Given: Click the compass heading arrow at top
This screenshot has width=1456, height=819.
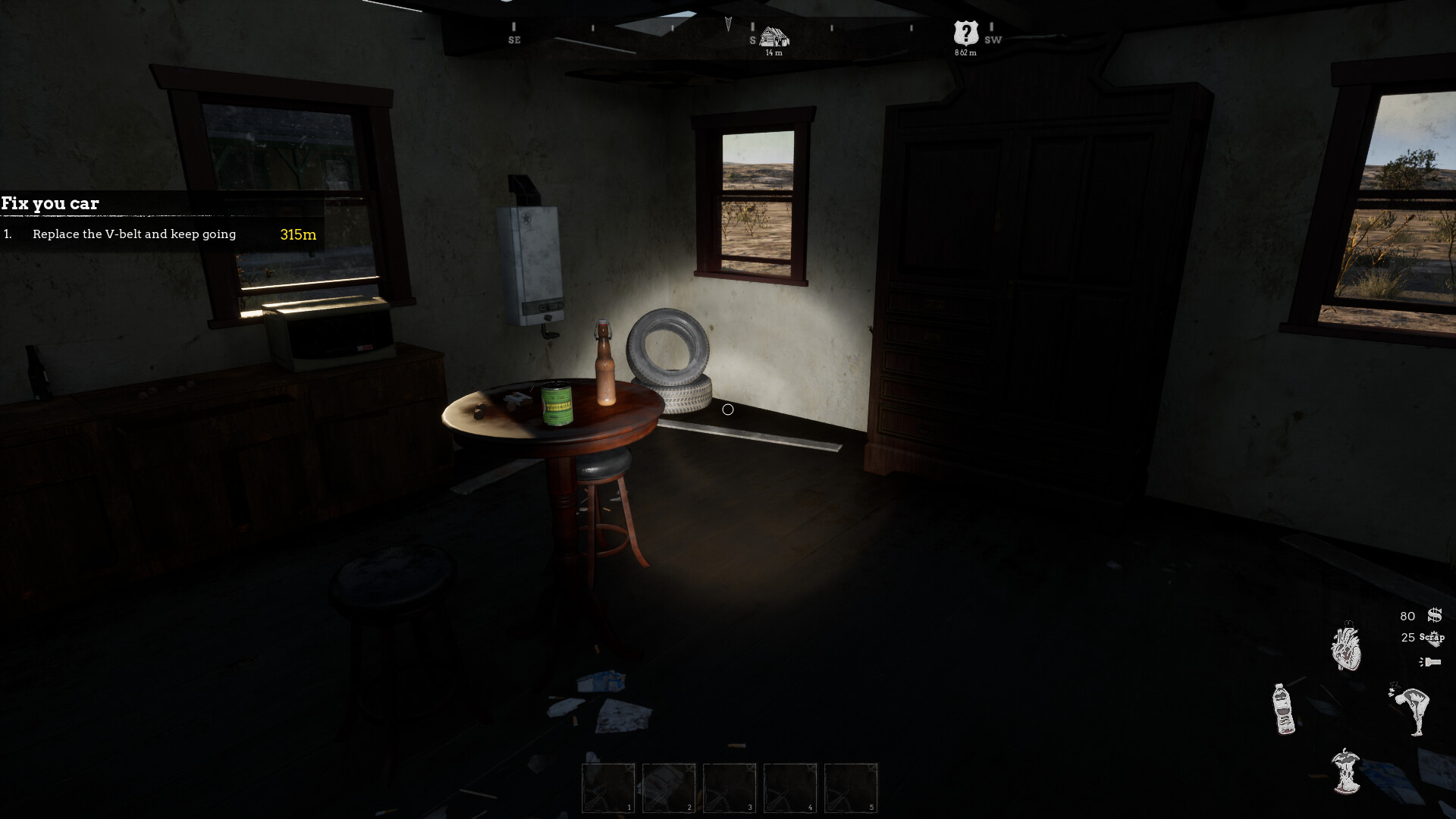Looking at the screenshot, I should [x=726, y=24].
